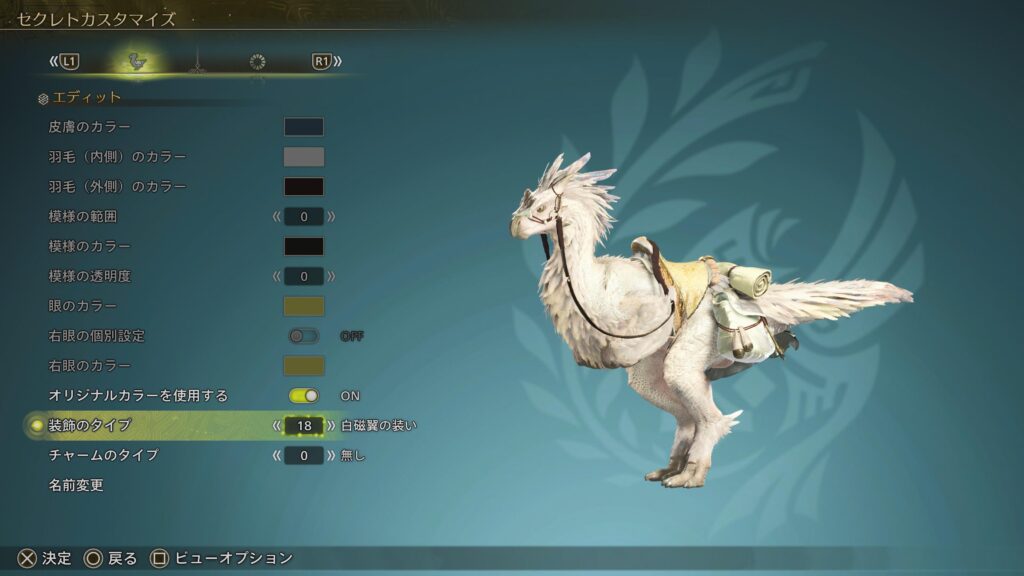This screenshot has height=576, width=1024.
Task: Increase the チャームのタイプ value
Action: click(331, 456)
